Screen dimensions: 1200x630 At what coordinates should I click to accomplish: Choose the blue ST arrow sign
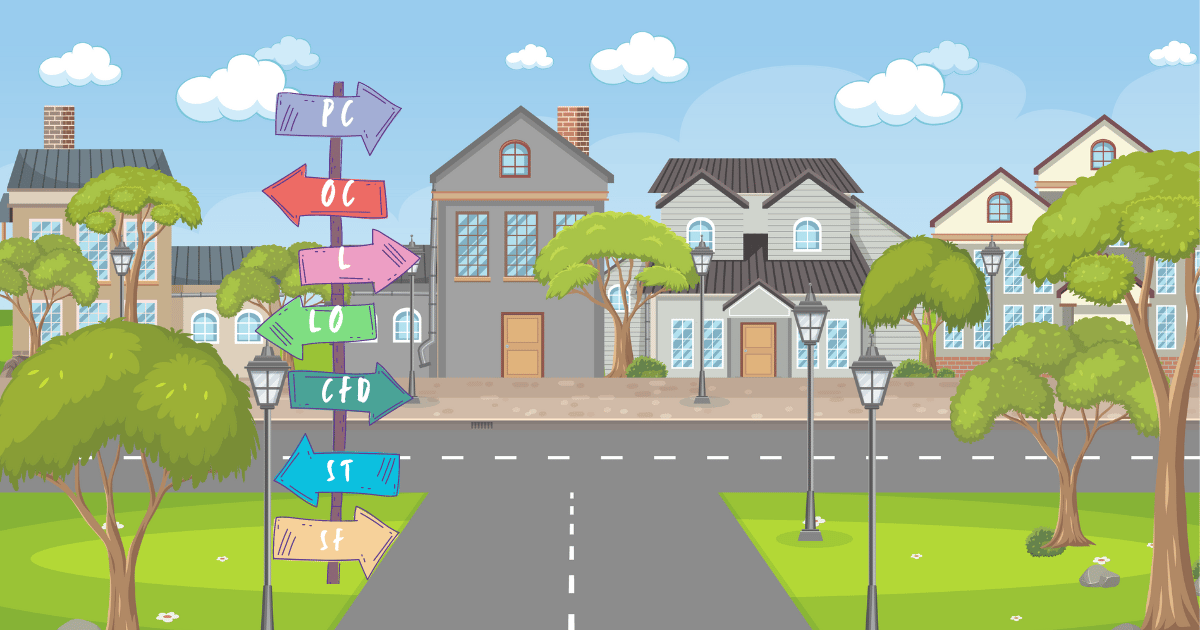tap(338, 470)
